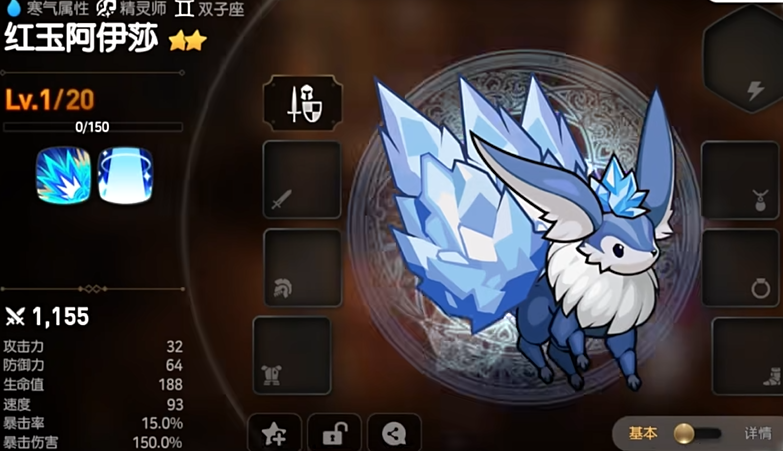This screenshot has width=783, height=451.
Task: Select the empty chest armor slot
Action: 291,355
